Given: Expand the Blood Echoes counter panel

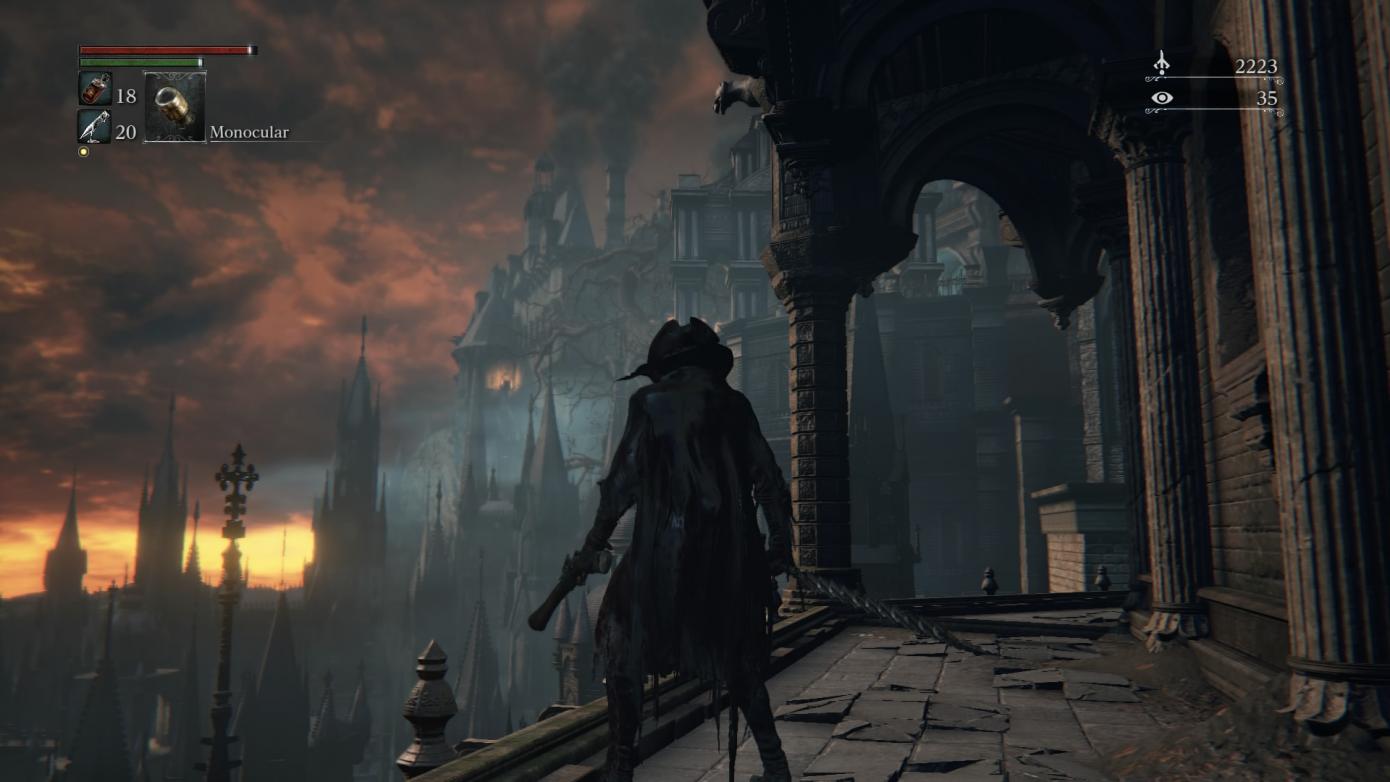Looking at the screenshot, I should (x=1210, y=66).
